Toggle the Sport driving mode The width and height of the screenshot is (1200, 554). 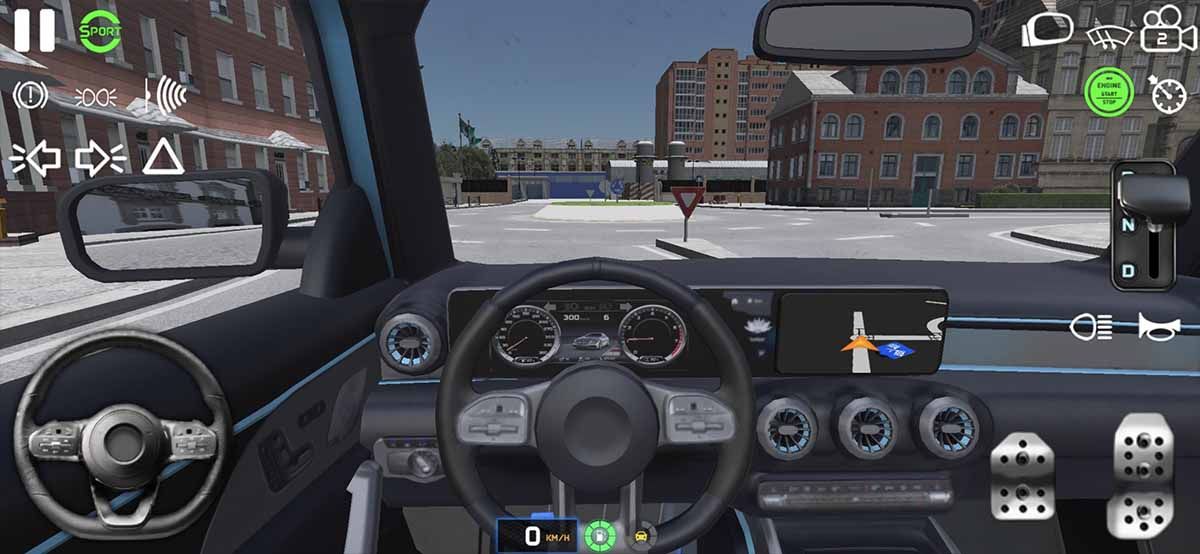(x=99, y=31)
